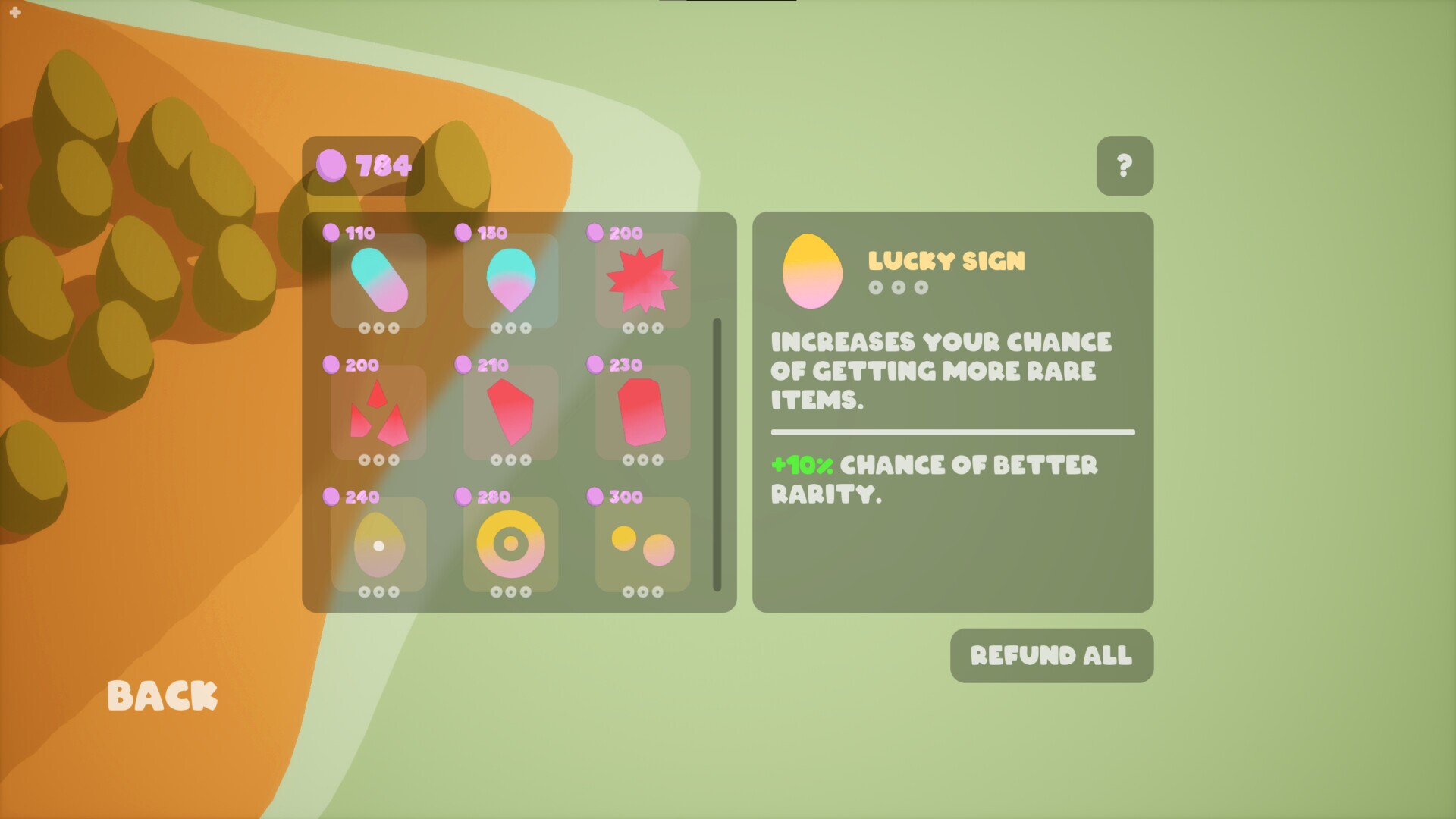This screenshot has height=819, width=1456.
Task: Select the 150-coin teardrop item
Action: (x=510, y=281)
